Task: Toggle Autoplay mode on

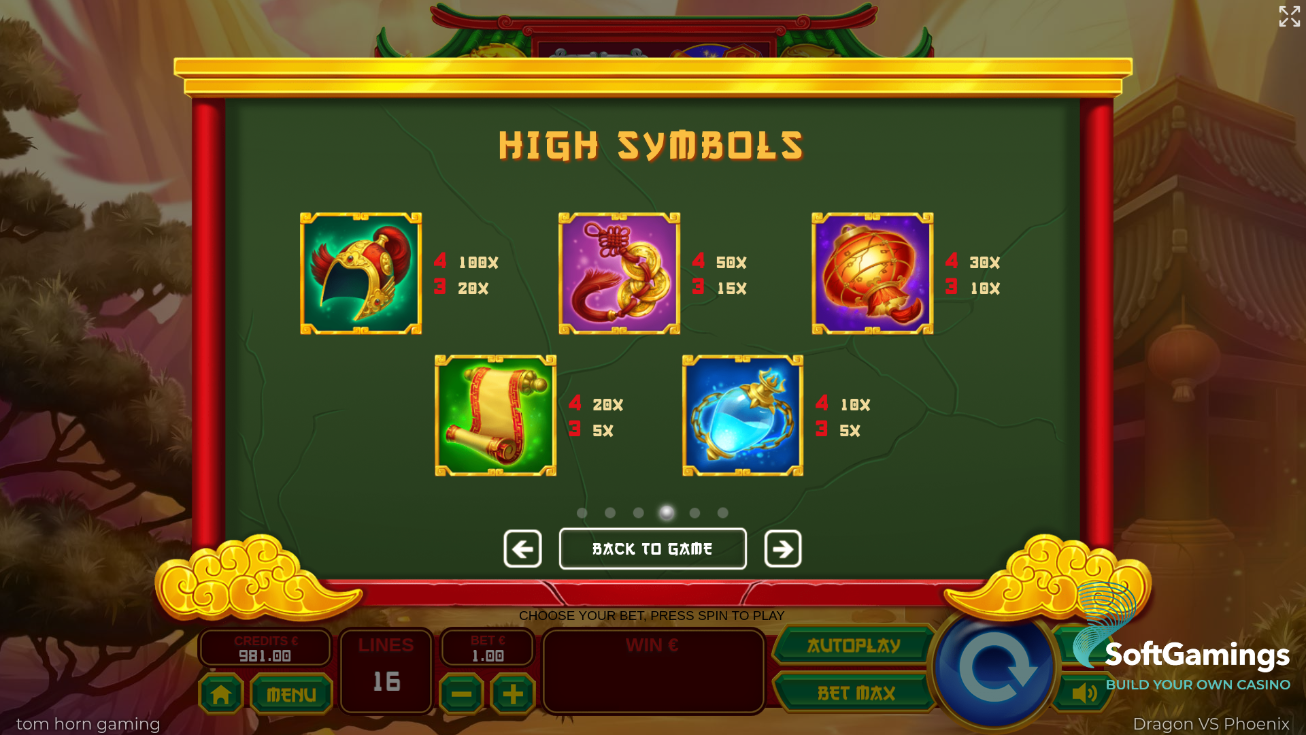Action: coord(855,645)
